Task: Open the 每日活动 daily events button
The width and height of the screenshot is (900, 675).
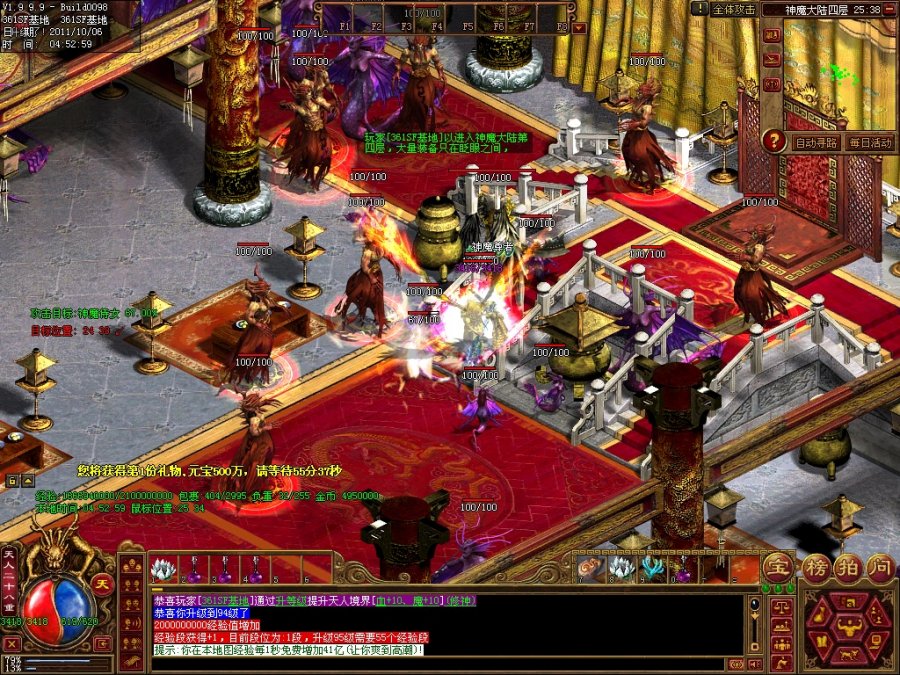Action: 868,143
